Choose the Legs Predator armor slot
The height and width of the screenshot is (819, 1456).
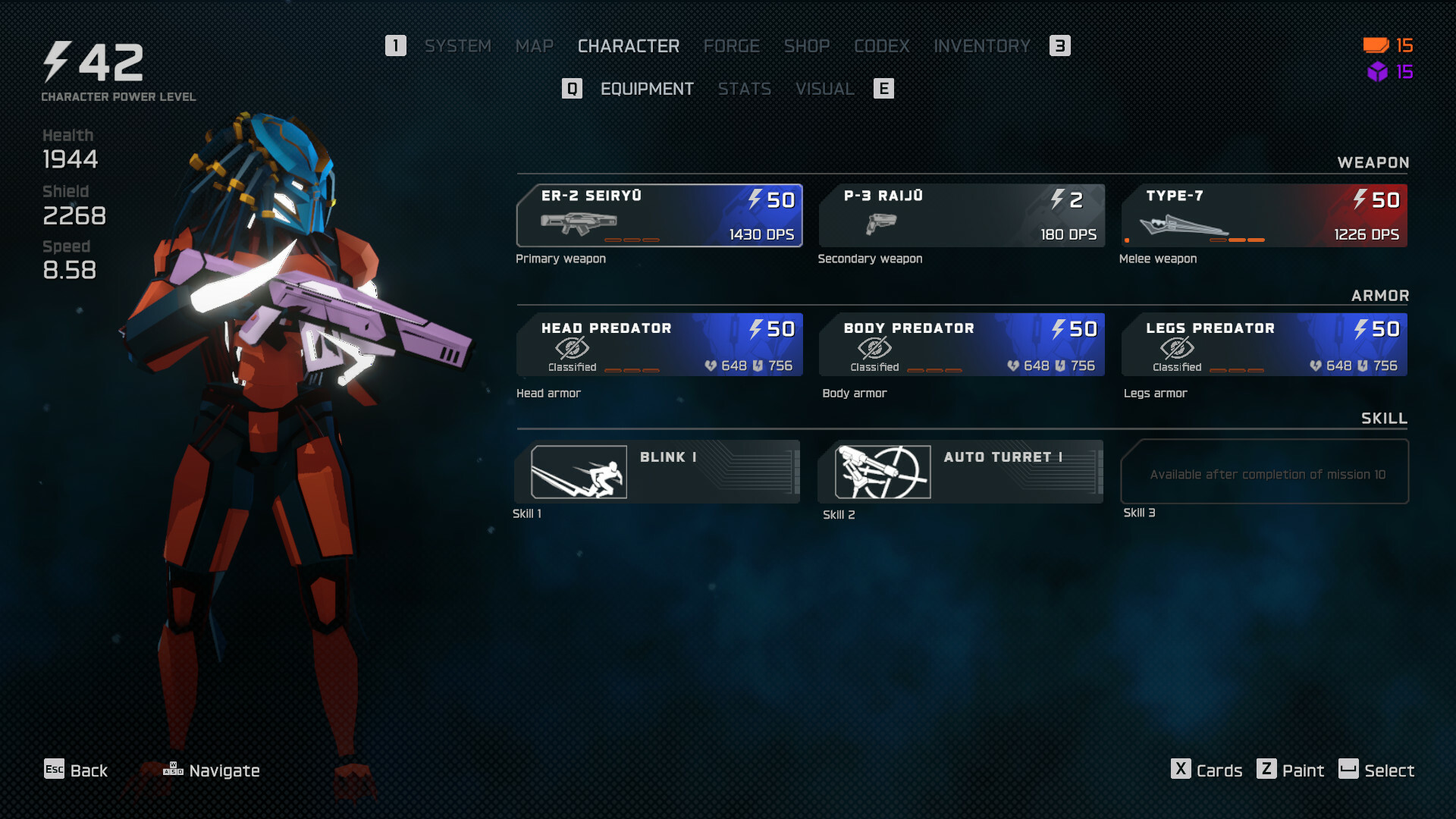(1263, 345)
